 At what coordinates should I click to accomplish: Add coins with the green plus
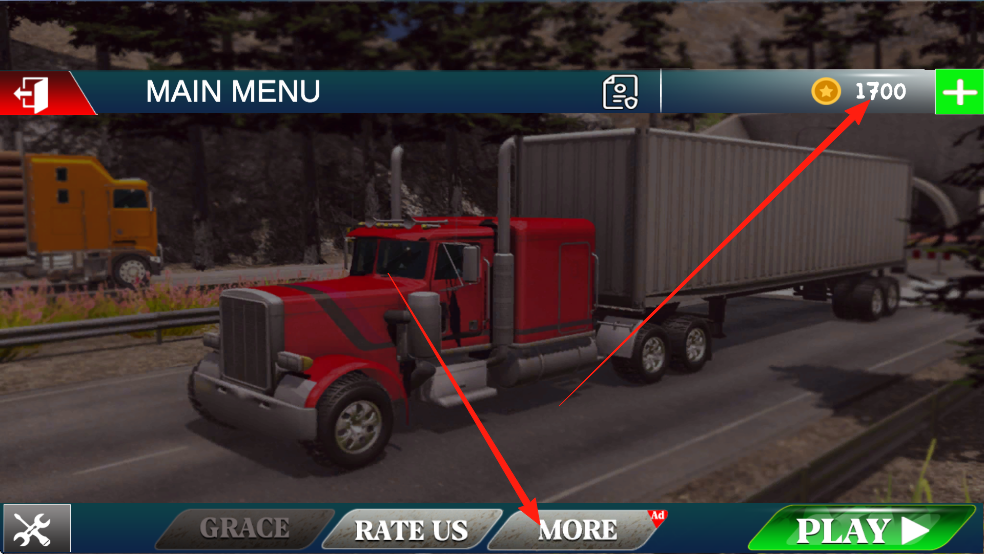(x=959, y=93)
